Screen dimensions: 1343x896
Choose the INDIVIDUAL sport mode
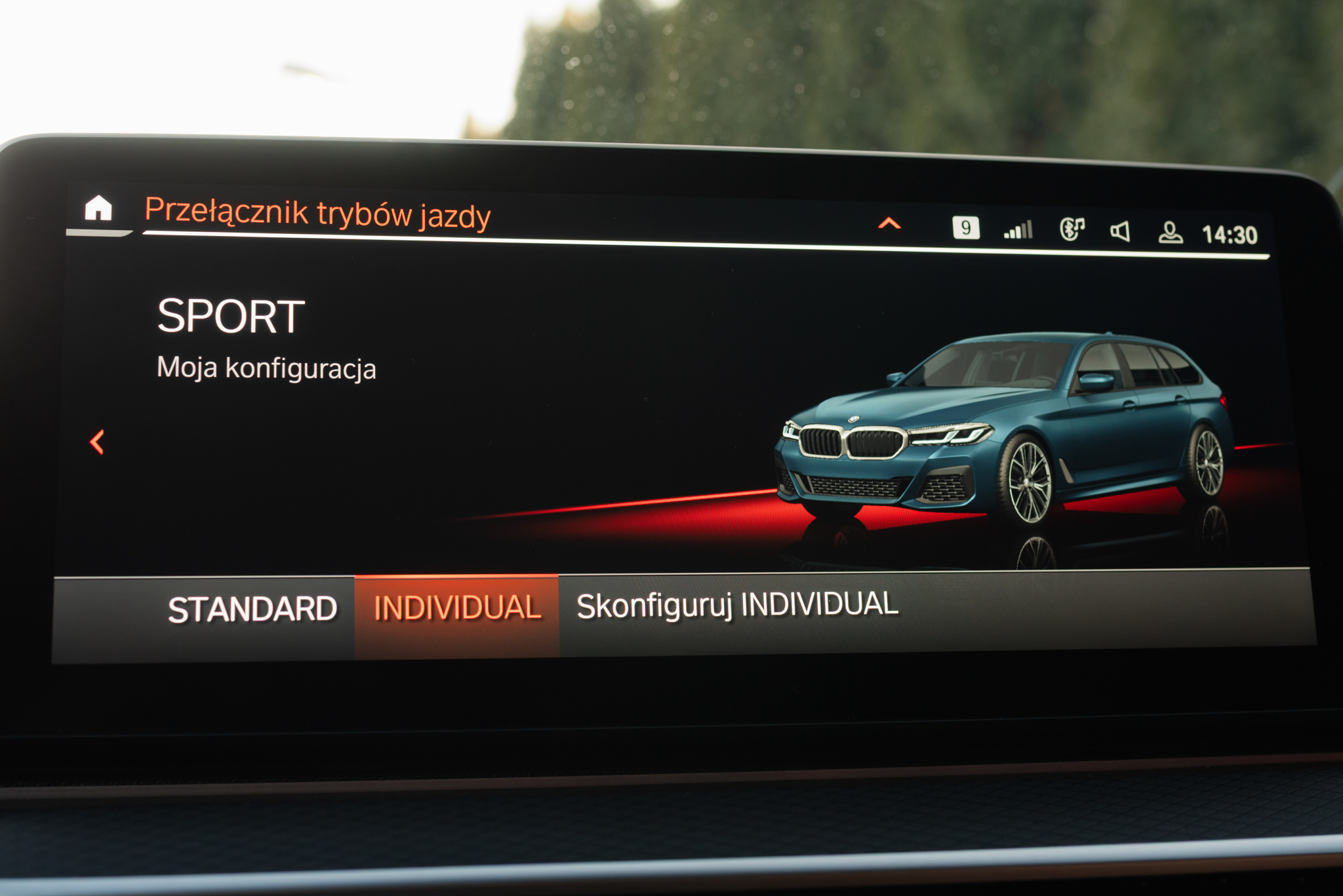457,608
